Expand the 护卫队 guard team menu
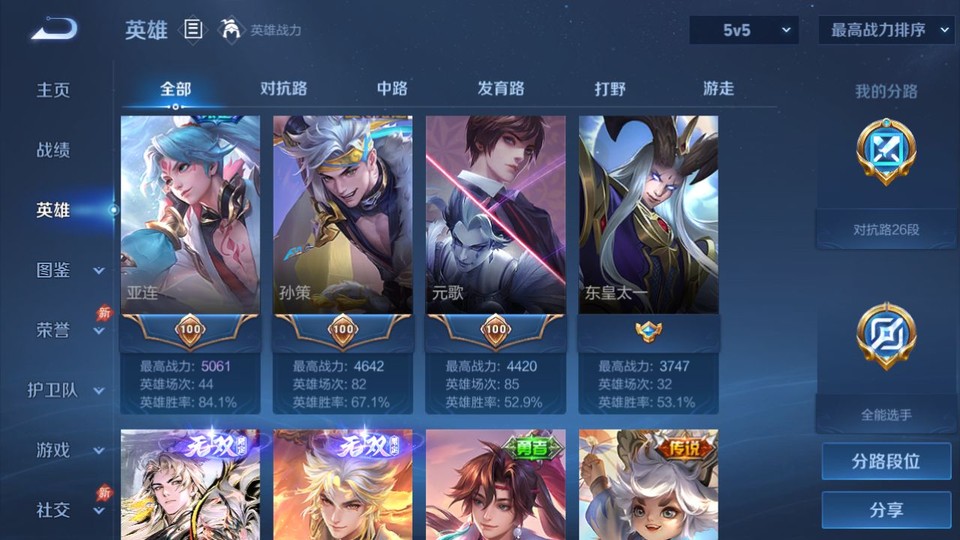960x540 pixels. click(x=66, y=390)
